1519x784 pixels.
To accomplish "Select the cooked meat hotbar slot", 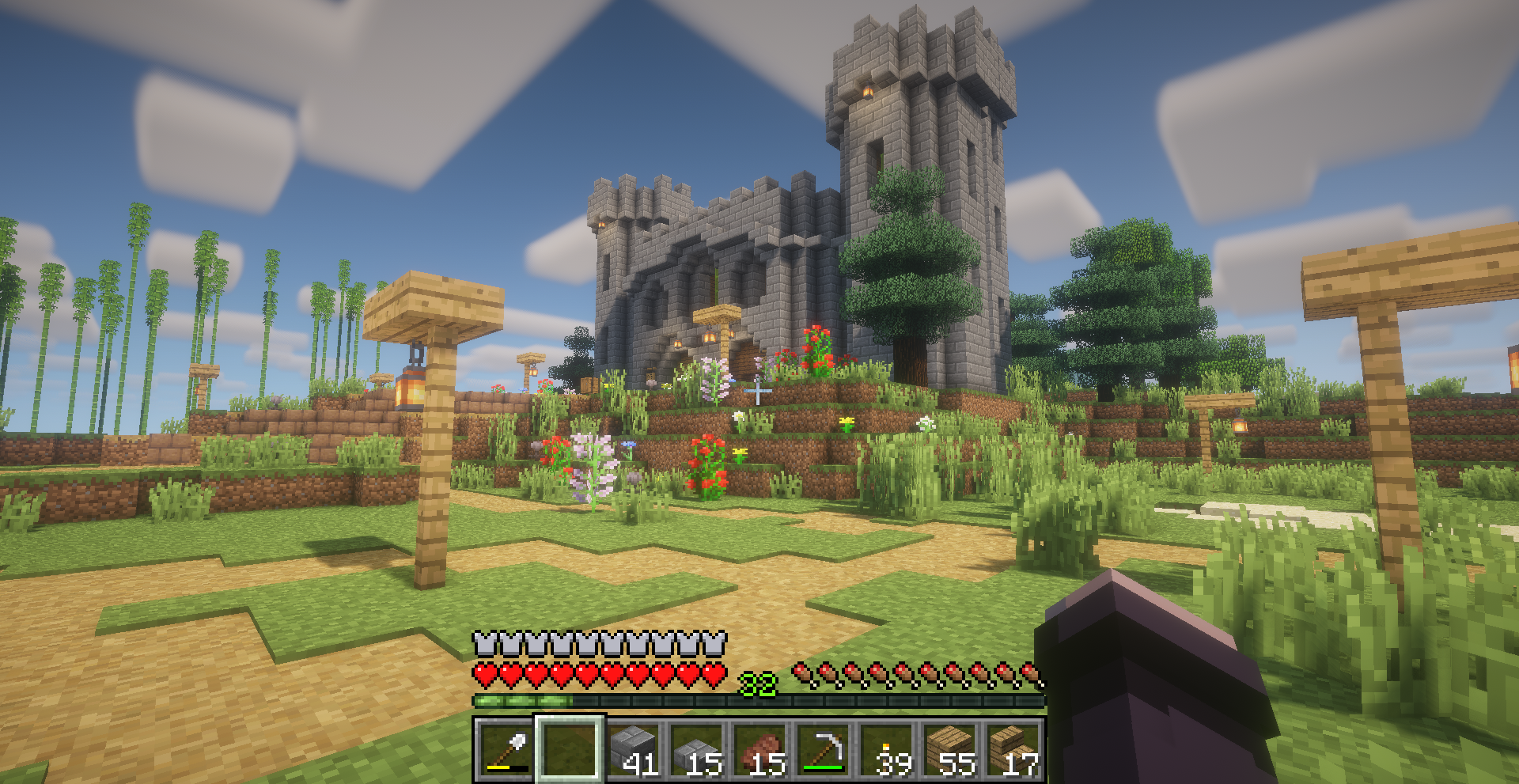I will click(760, 748).
